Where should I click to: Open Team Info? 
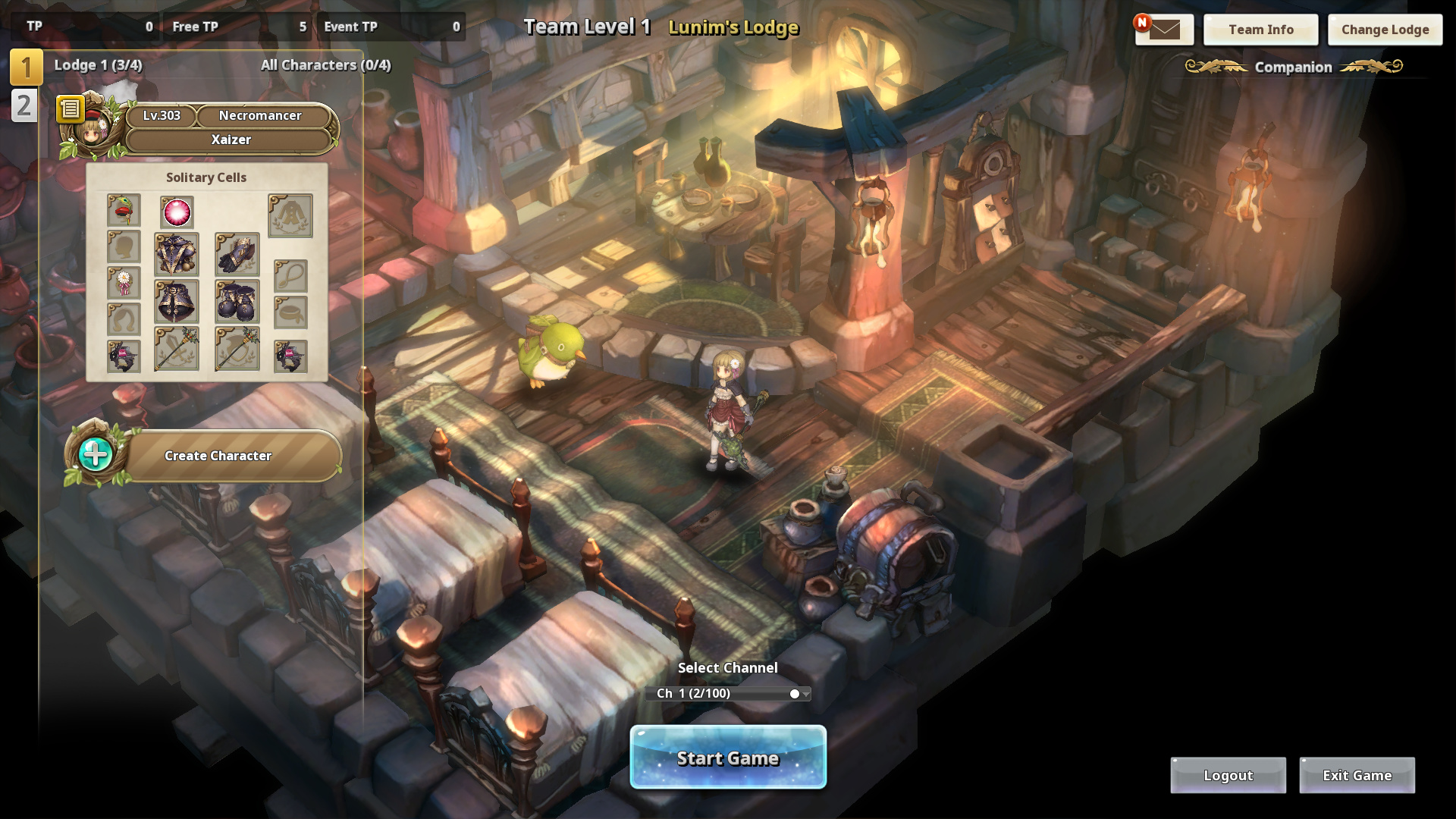pyautogui.click(x=1260, y=30)
